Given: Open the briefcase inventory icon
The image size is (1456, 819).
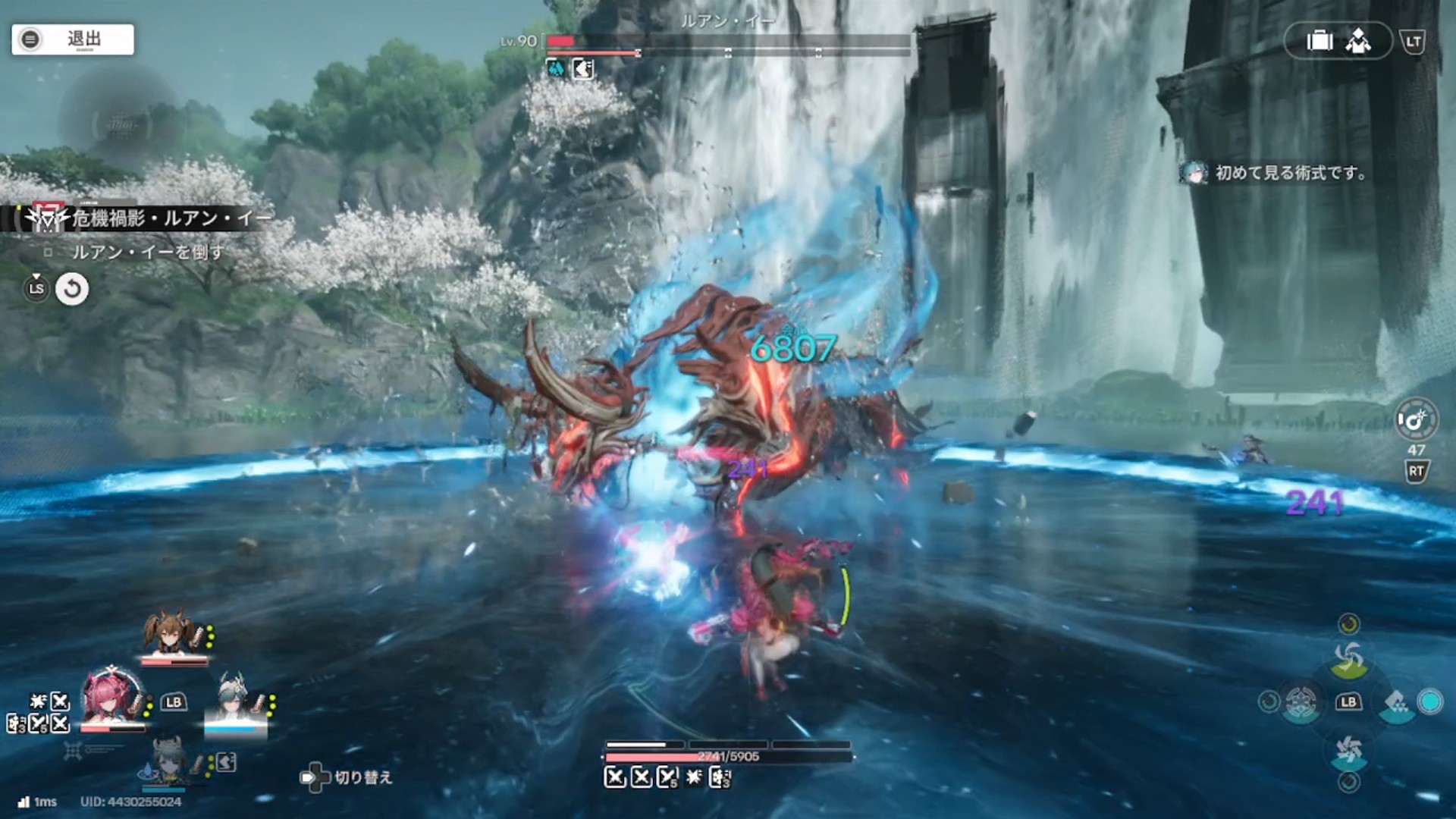Looking at the screenshot, I should (1319, 41).
